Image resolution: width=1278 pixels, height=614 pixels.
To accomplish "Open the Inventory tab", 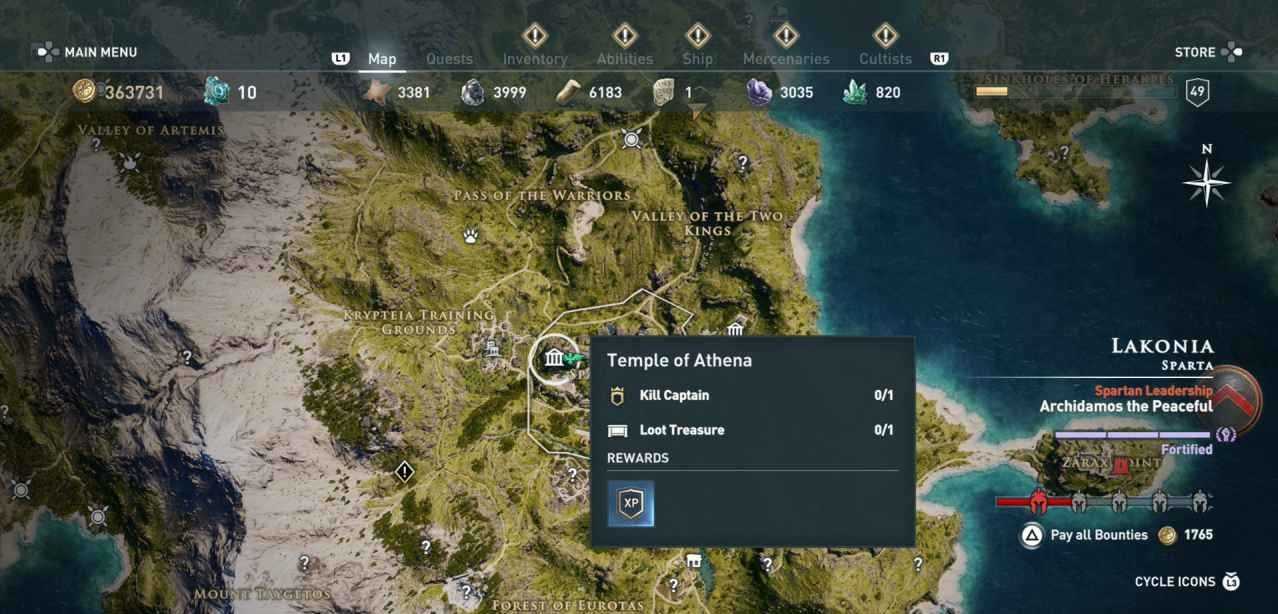I will click(x=534, y=59).
